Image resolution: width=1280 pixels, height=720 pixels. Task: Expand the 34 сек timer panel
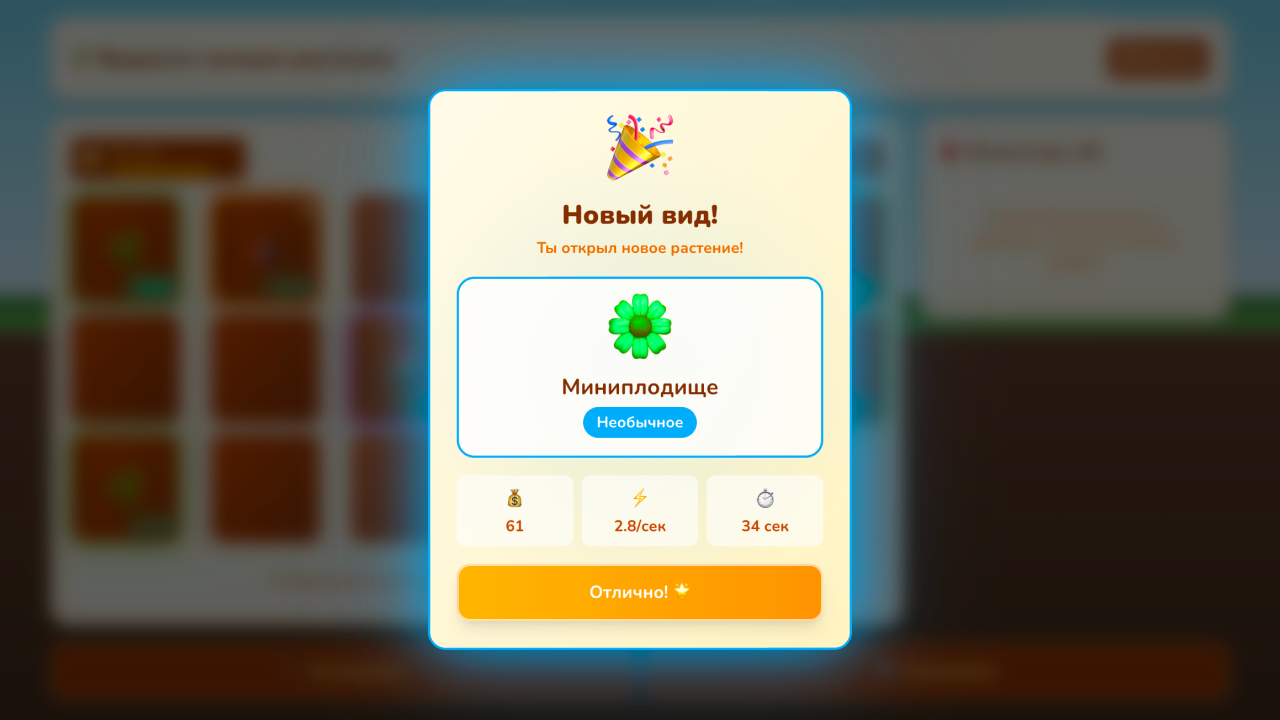click(764, 510)
